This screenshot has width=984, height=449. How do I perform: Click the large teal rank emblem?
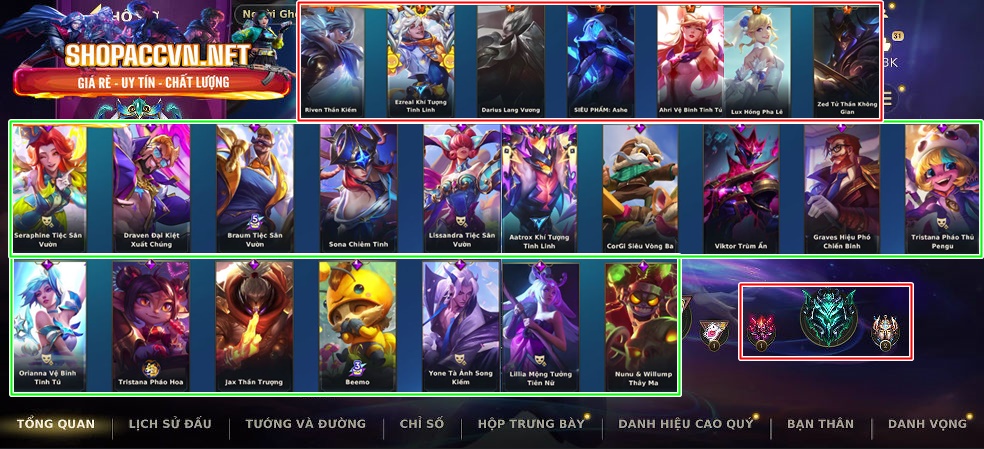828,320
